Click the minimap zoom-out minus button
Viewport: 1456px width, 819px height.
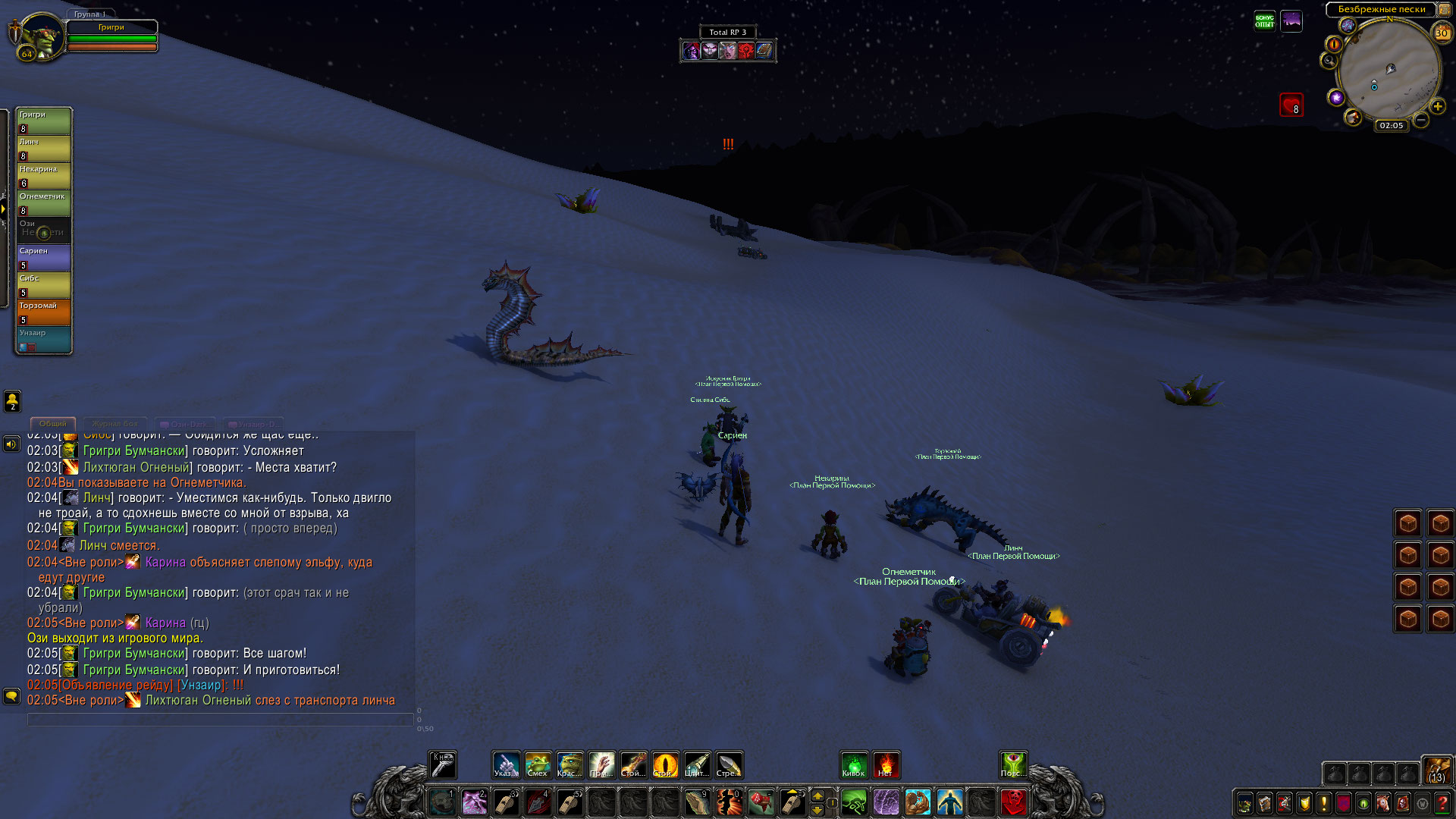(1421, 120)
